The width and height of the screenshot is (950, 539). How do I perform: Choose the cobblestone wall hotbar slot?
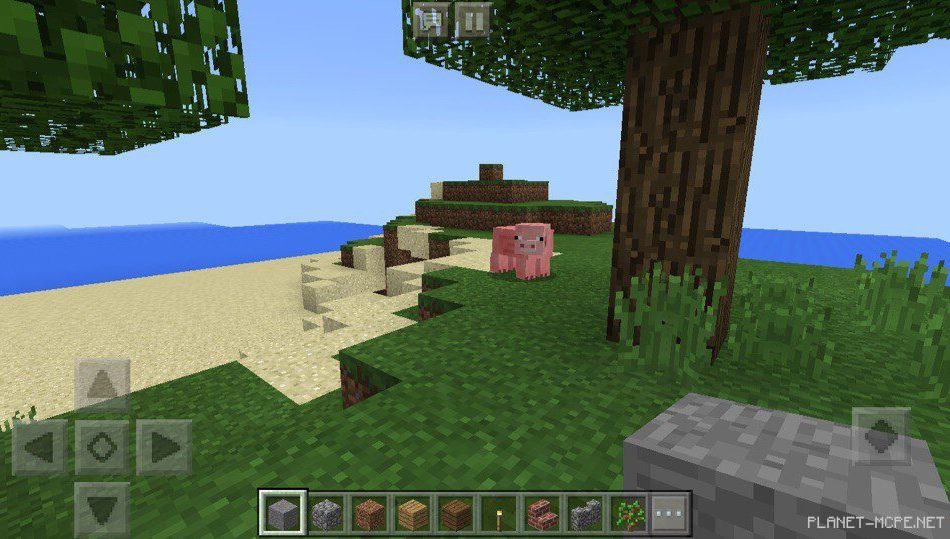pyautogui.click(x=585, y=514)
